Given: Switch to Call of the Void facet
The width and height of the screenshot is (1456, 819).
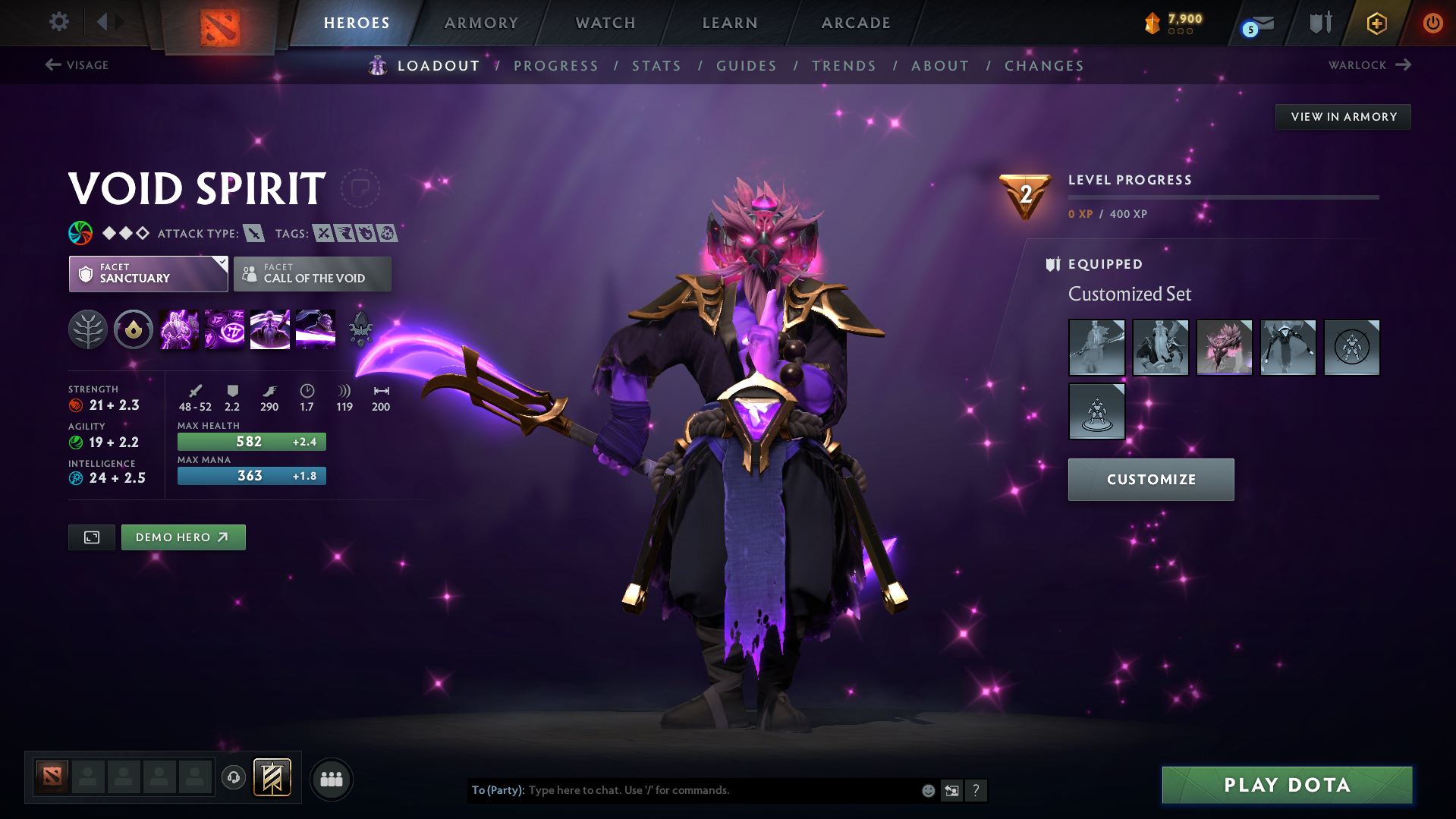Looking at the screenshot, I should (x=312, y=274).
